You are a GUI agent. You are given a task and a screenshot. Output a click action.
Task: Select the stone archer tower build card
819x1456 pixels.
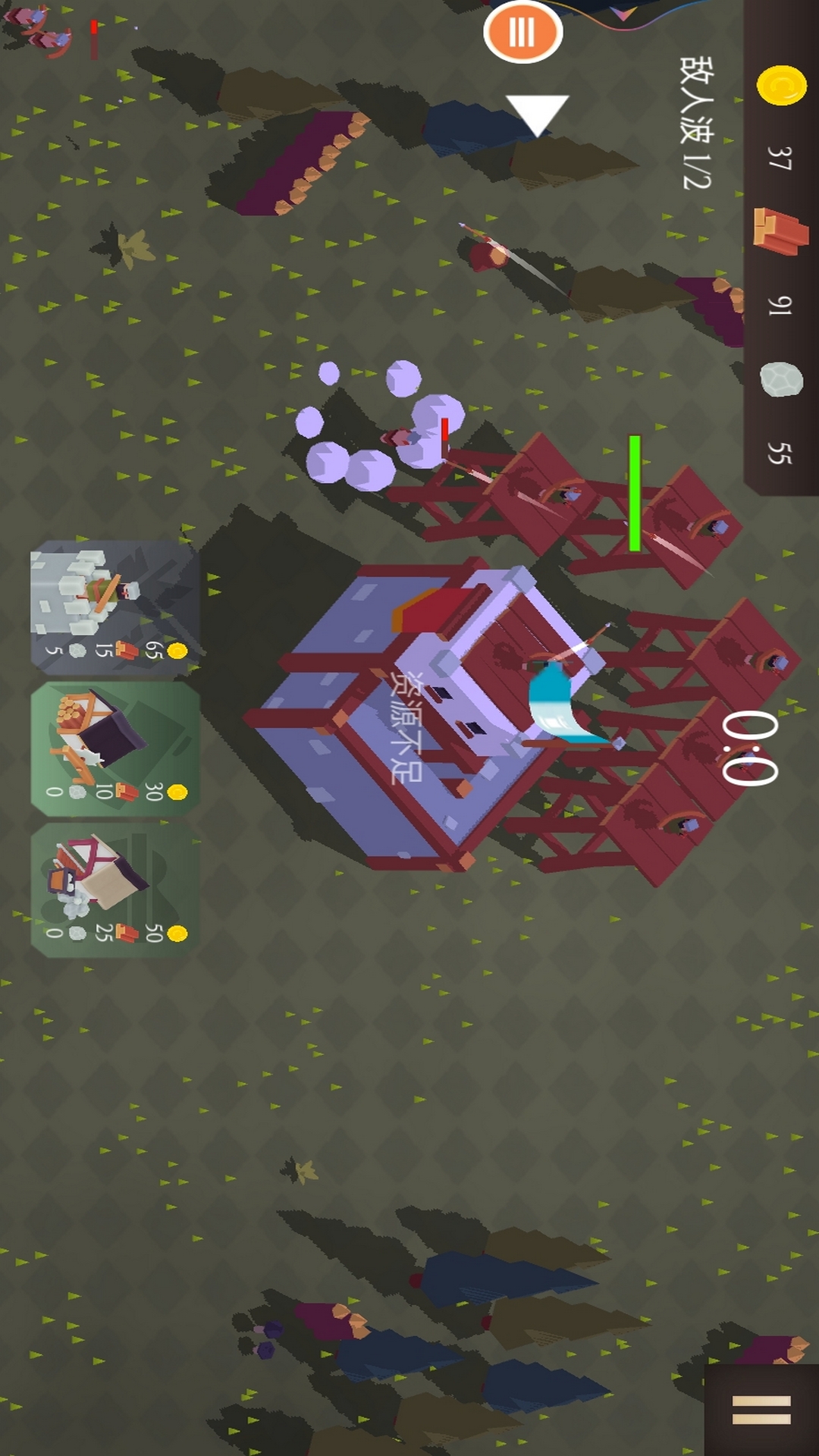[x=115, y=607]
